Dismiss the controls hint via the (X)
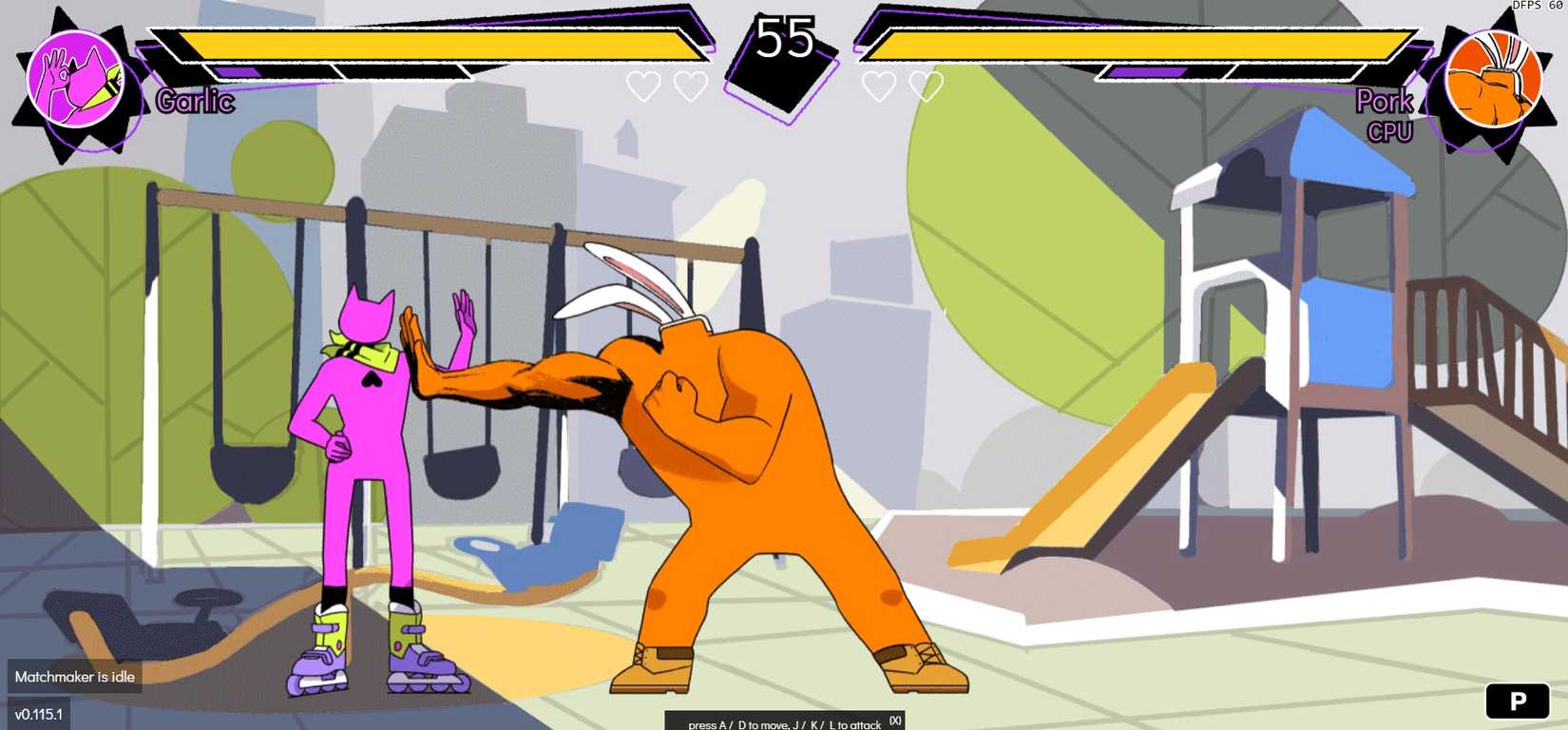 coord(893,721)
